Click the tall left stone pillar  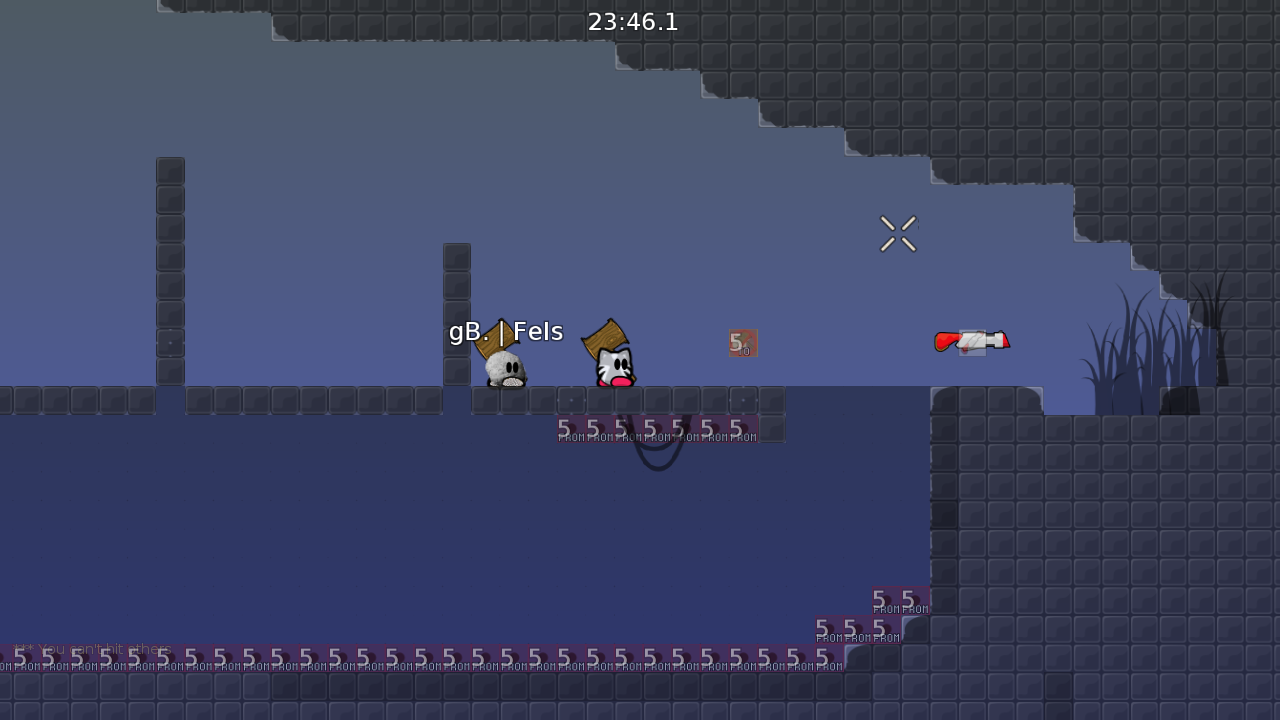(x=169, y=270)
